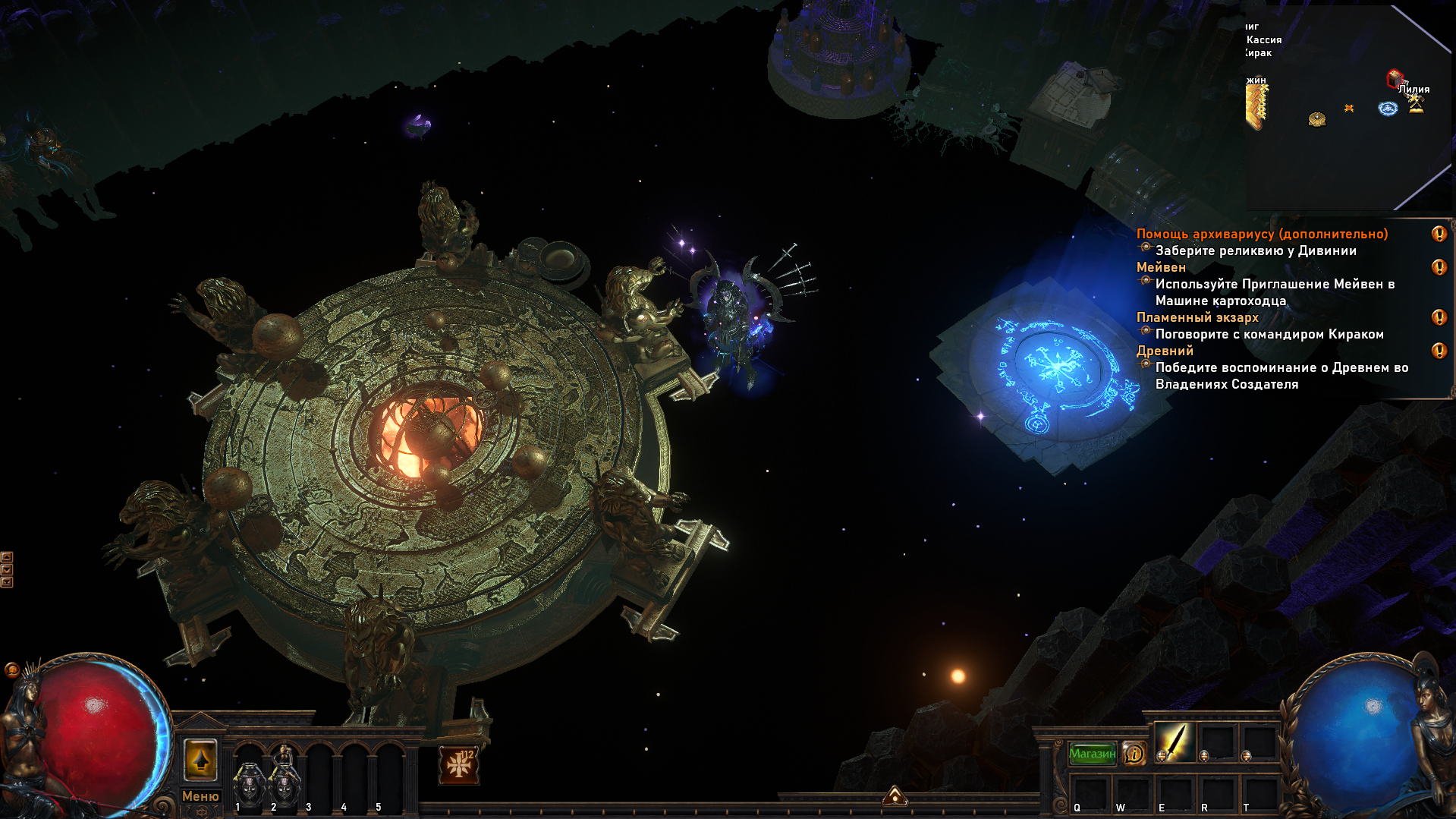Open the Меню button
The height and width of the screenshot is (819, 1456).
coord(200,796)
